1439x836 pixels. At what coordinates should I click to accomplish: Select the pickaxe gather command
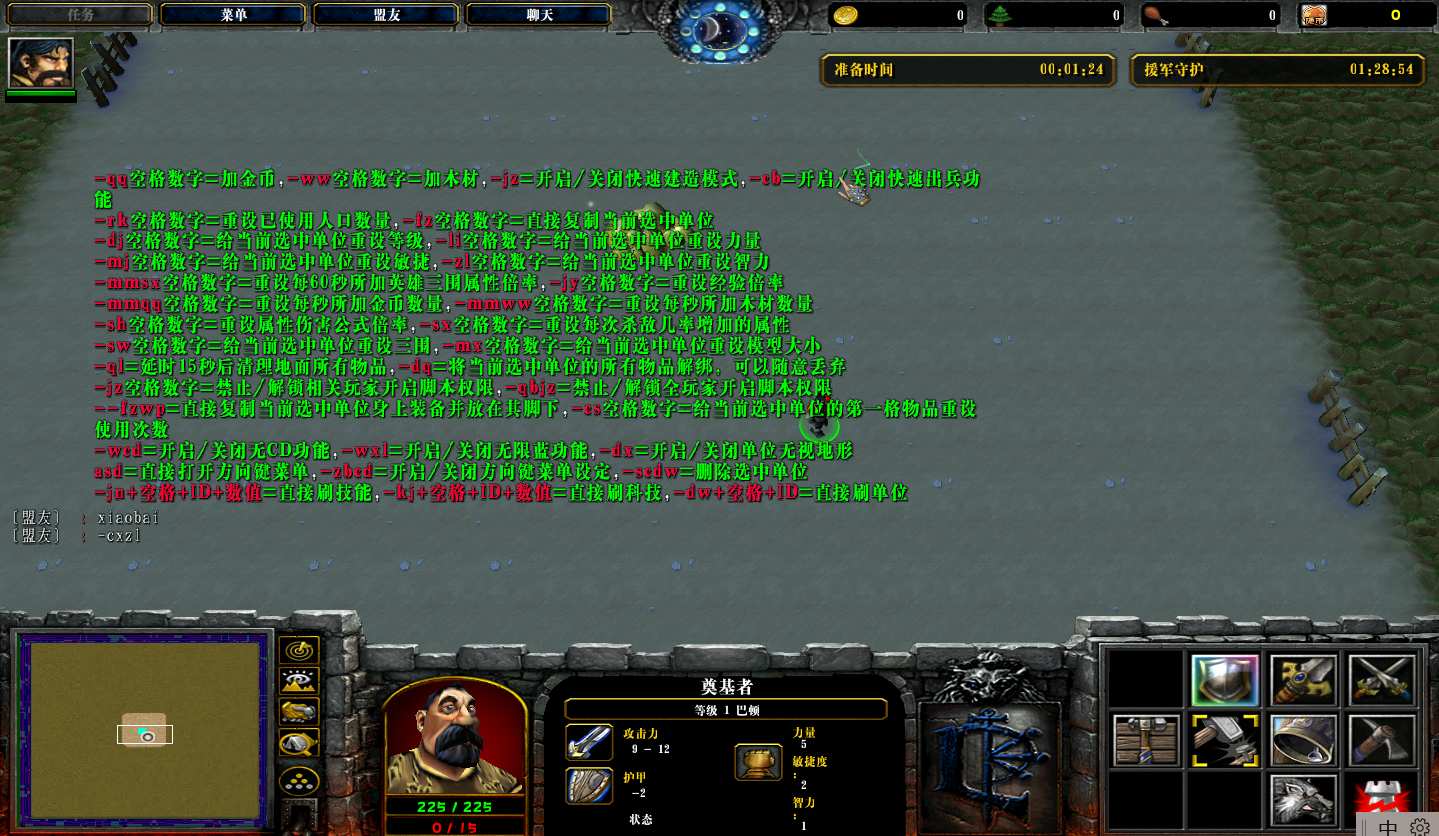(1382, 740)
